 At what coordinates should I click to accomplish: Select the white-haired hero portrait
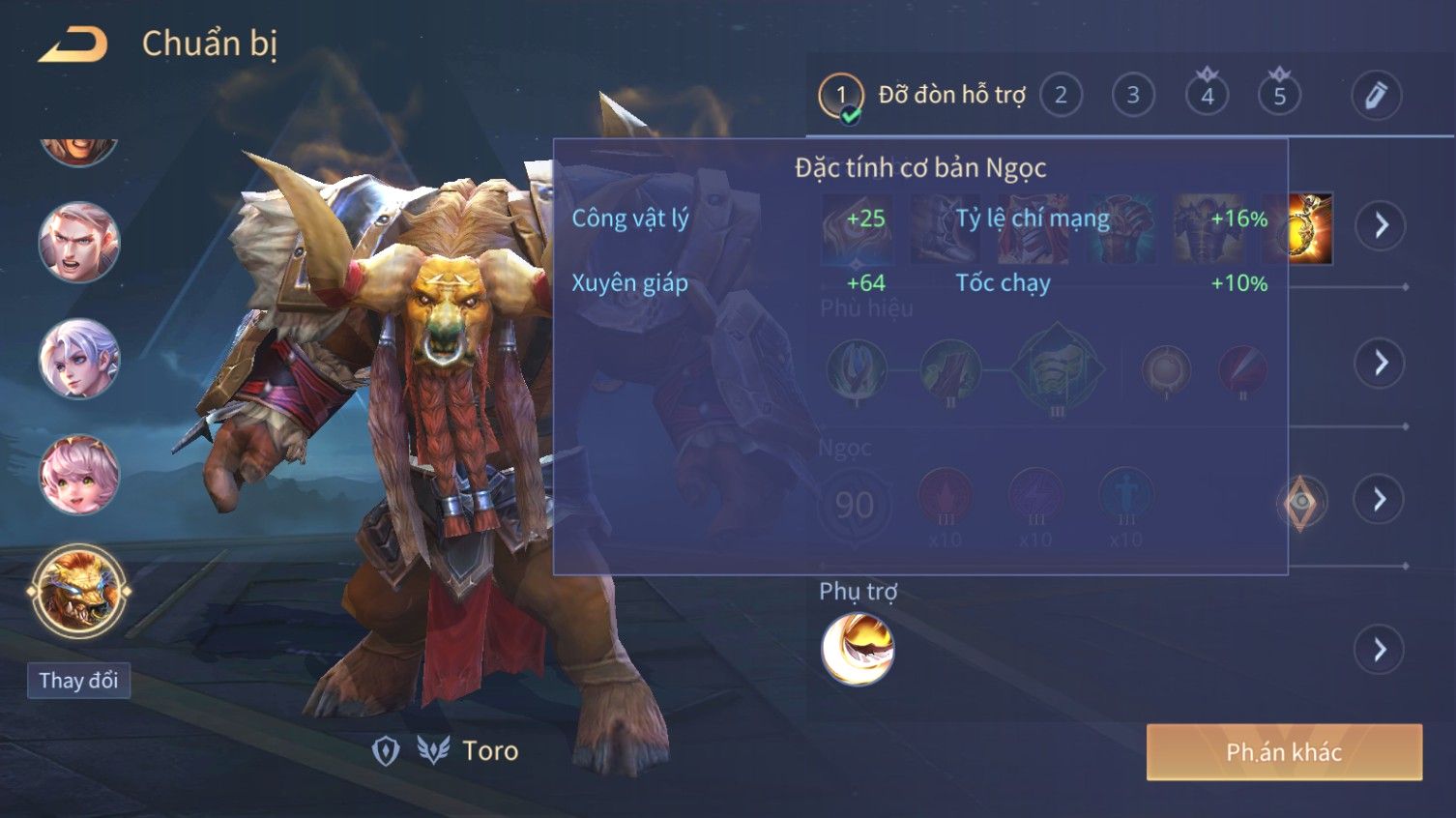point(78,359)
